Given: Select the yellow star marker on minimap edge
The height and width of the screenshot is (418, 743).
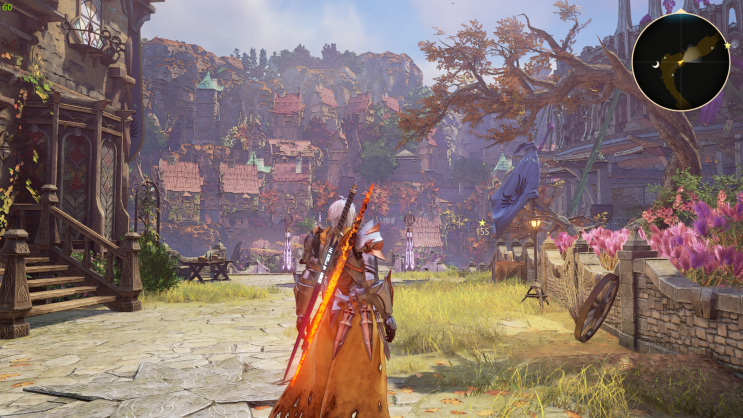Looking at the screenshot, I should coord(727,45).
